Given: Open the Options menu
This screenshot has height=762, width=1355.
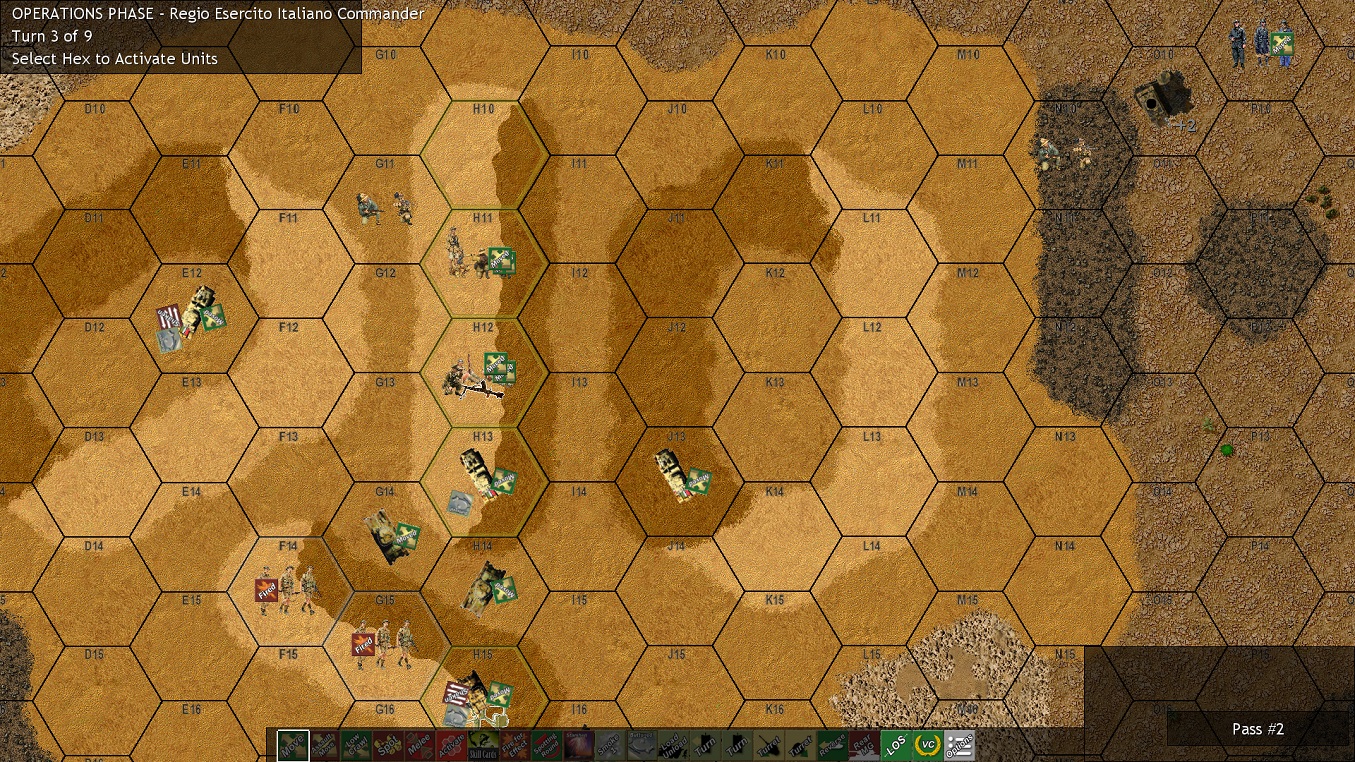Looking at the screenshot, I should coord(959,744).
